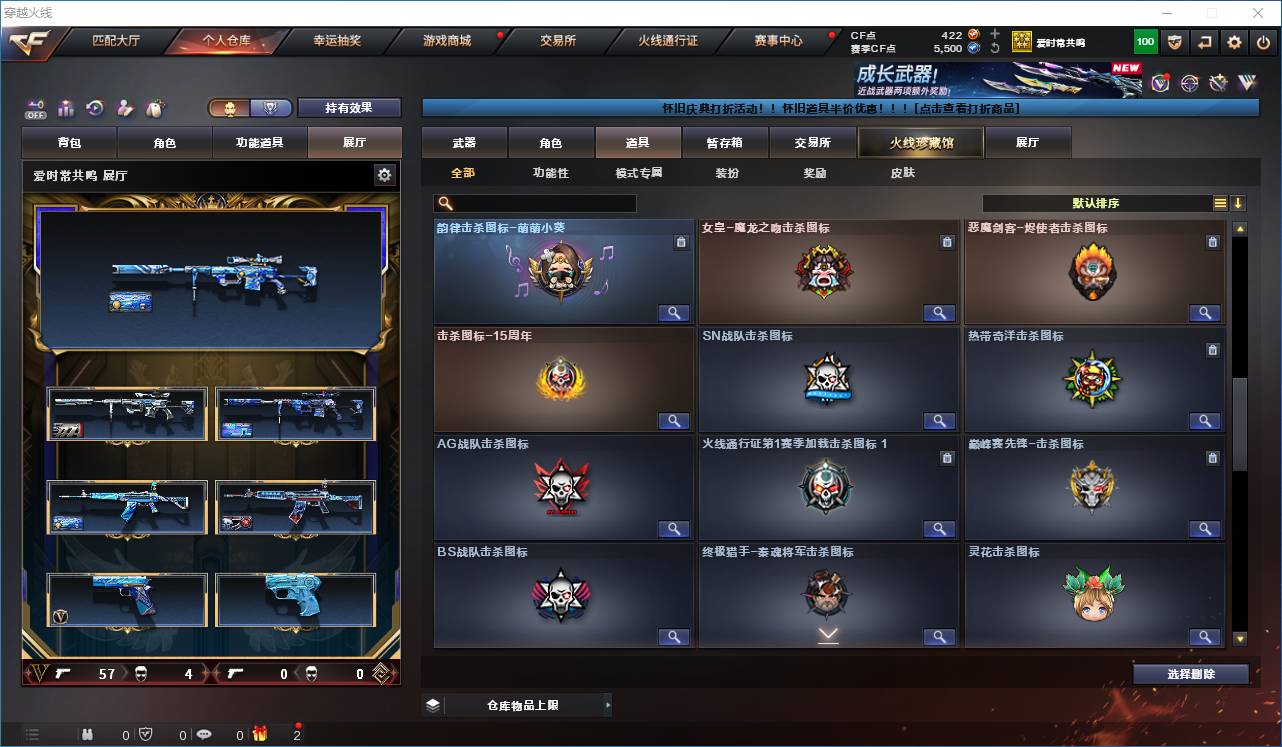1282x747 pixels.
Task: Select the character interaction hand icon
Action: tap(124, 107)
